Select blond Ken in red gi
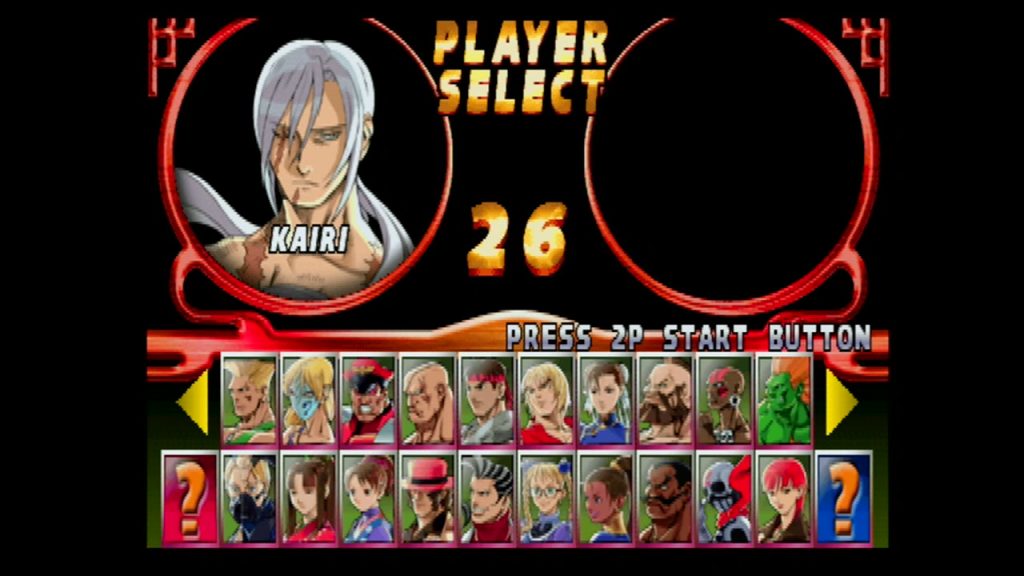Screen dimensions: 1024x576 [x=546, y=400]
